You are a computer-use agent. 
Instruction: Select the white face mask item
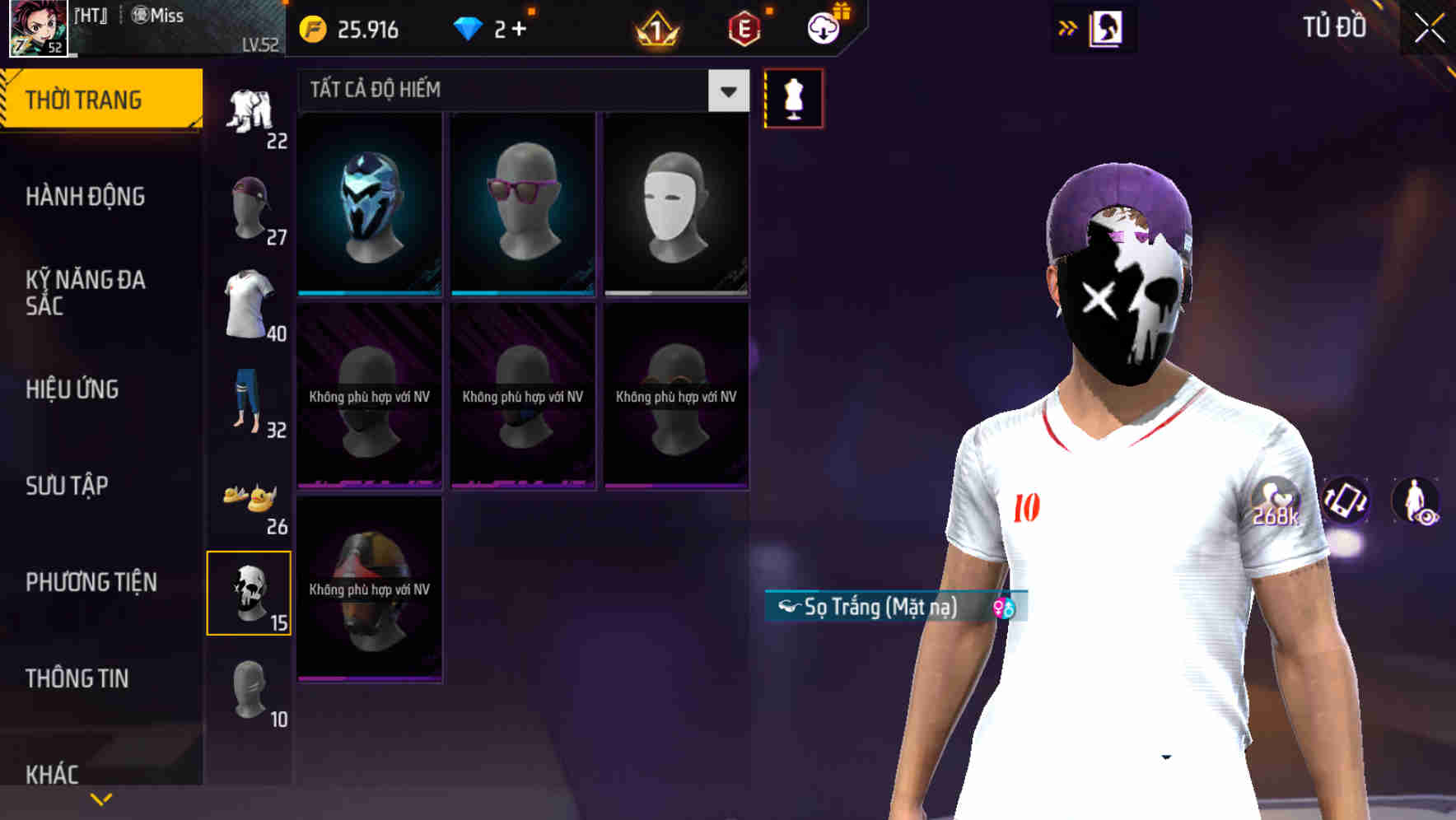coord(675,204)
